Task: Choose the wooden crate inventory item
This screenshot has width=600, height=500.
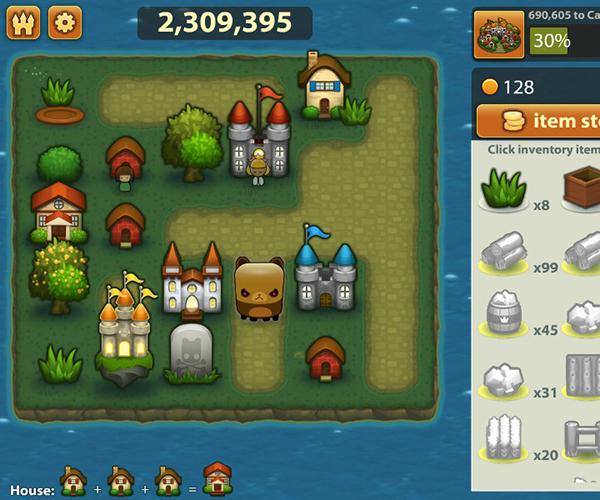Action: coord(583,187)
